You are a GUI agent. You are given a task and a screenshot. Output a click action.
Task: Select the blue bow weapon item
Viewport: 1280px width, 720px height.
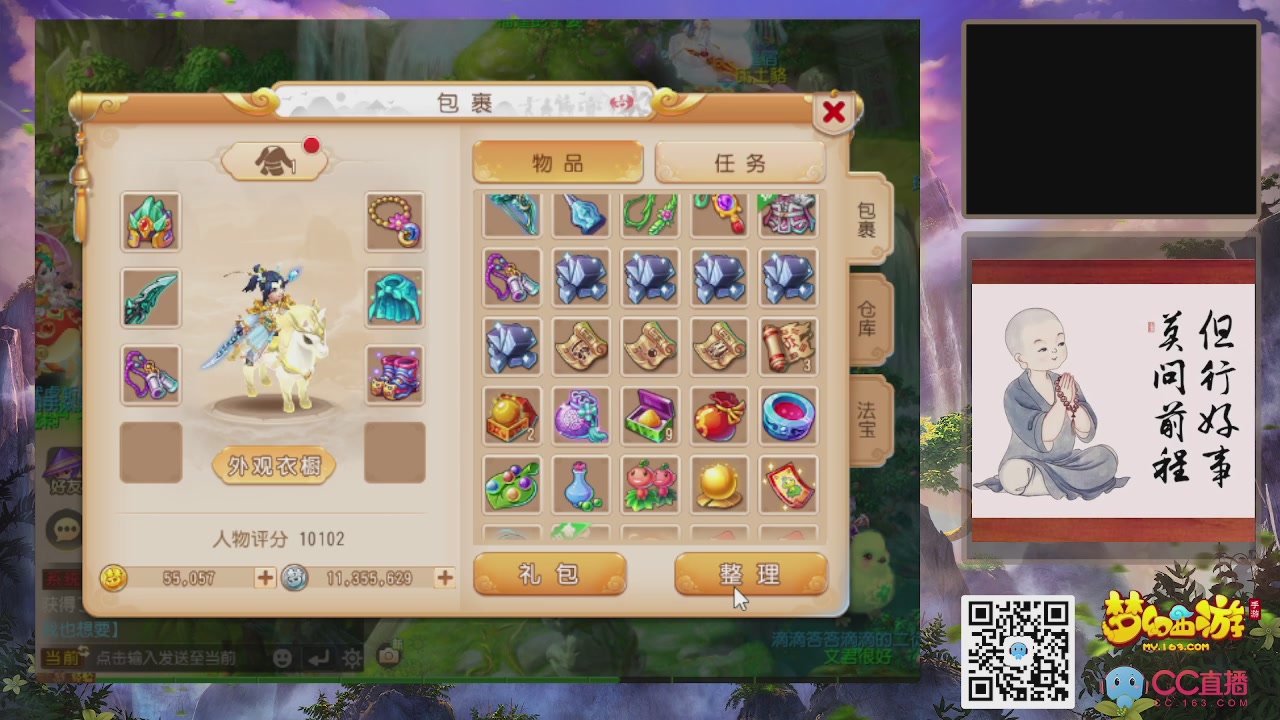tap(512, 215)
